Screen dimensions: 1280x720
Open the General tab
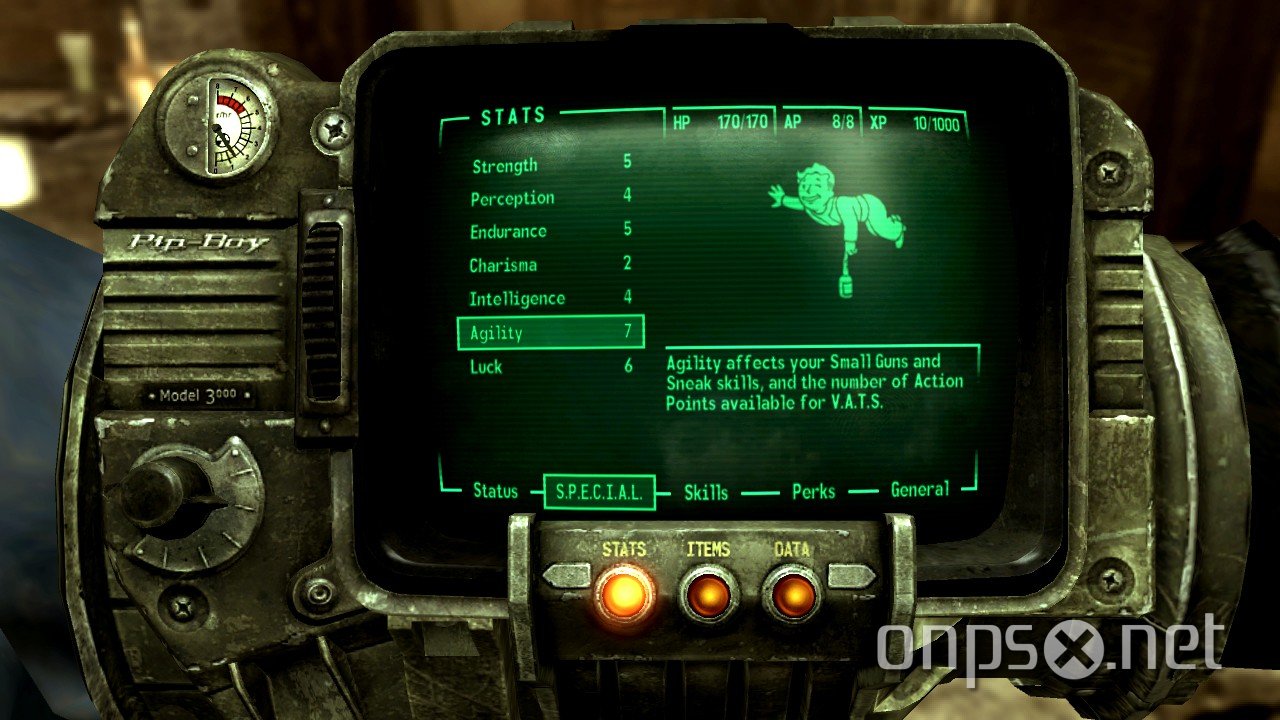click(919, 490)
